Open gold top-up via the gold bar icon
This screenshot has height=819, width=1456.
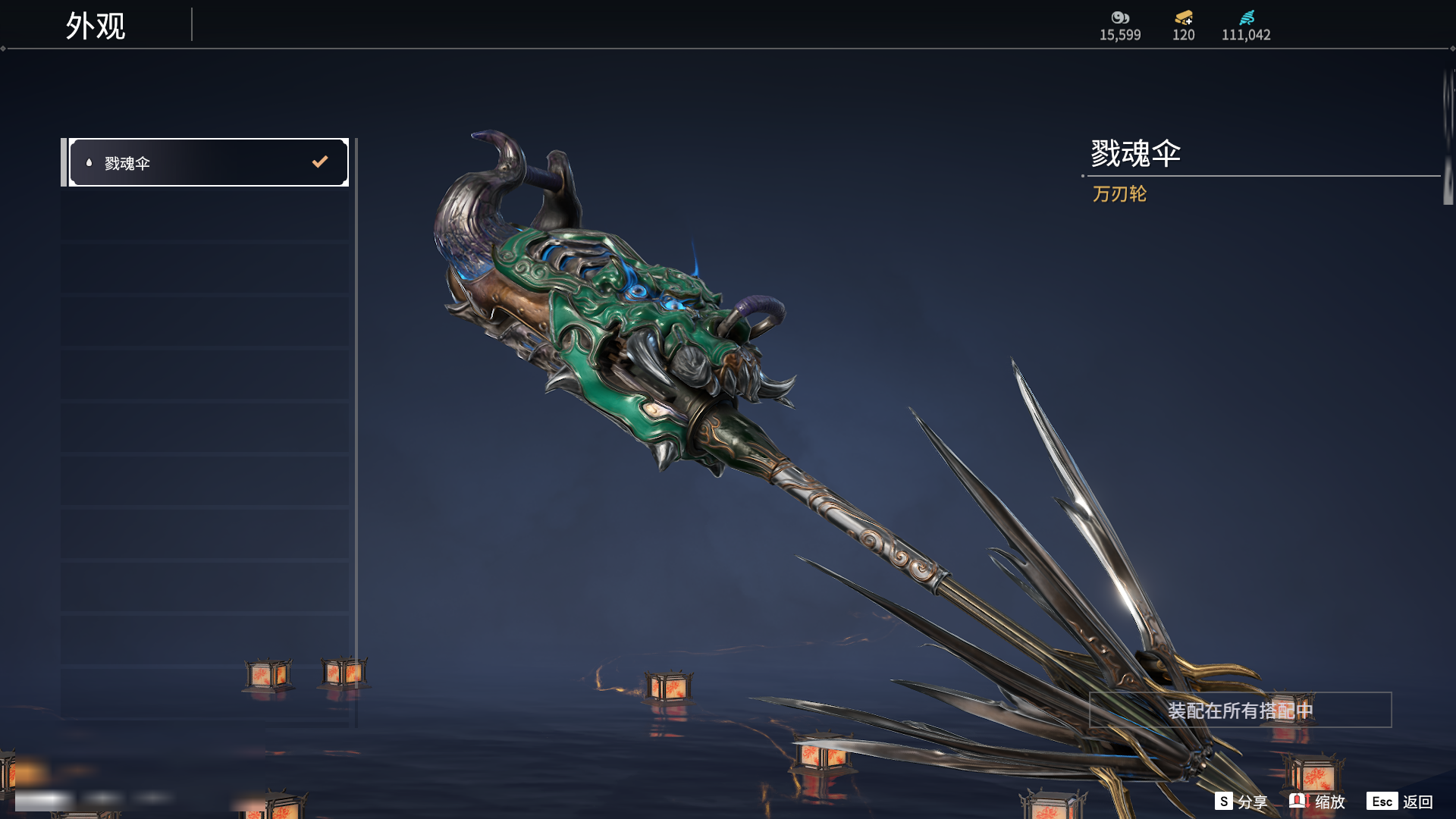pos(1183,17)
